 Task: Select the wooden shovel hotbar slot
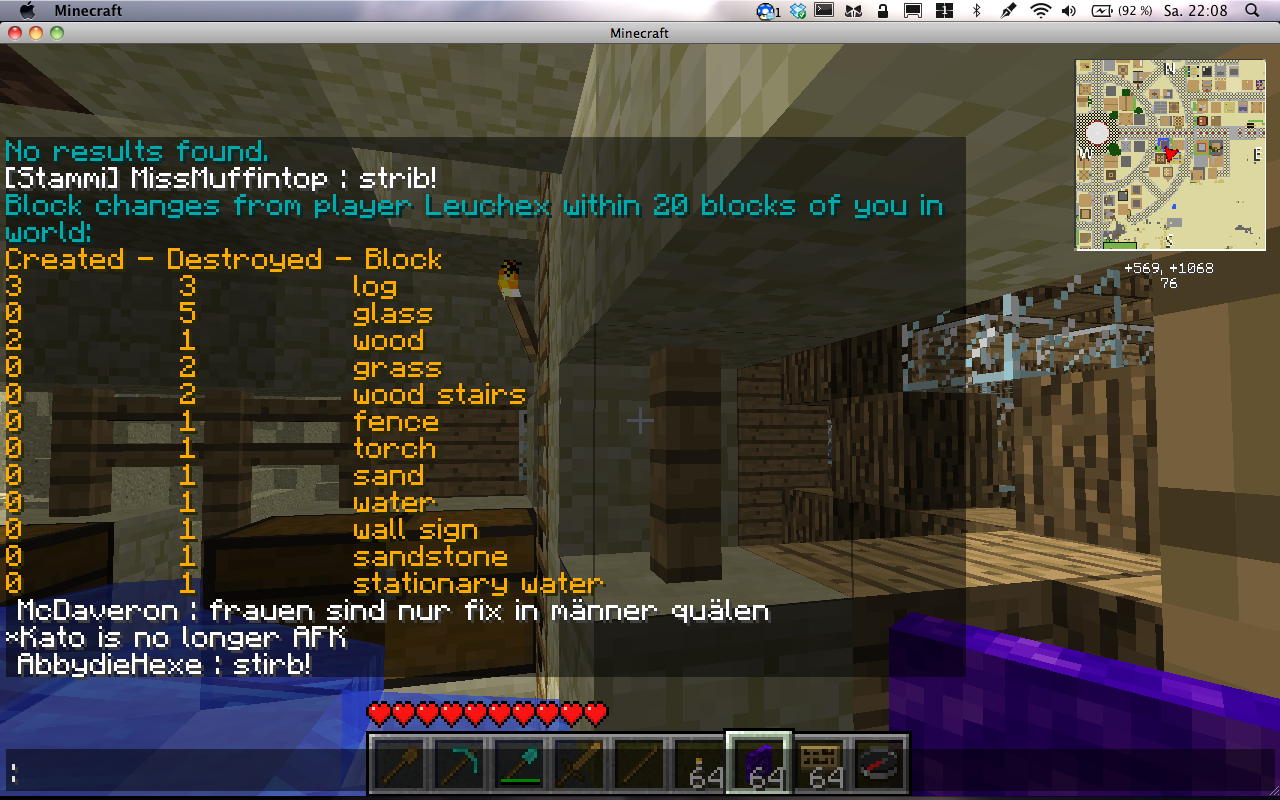(x=400, y=765)
